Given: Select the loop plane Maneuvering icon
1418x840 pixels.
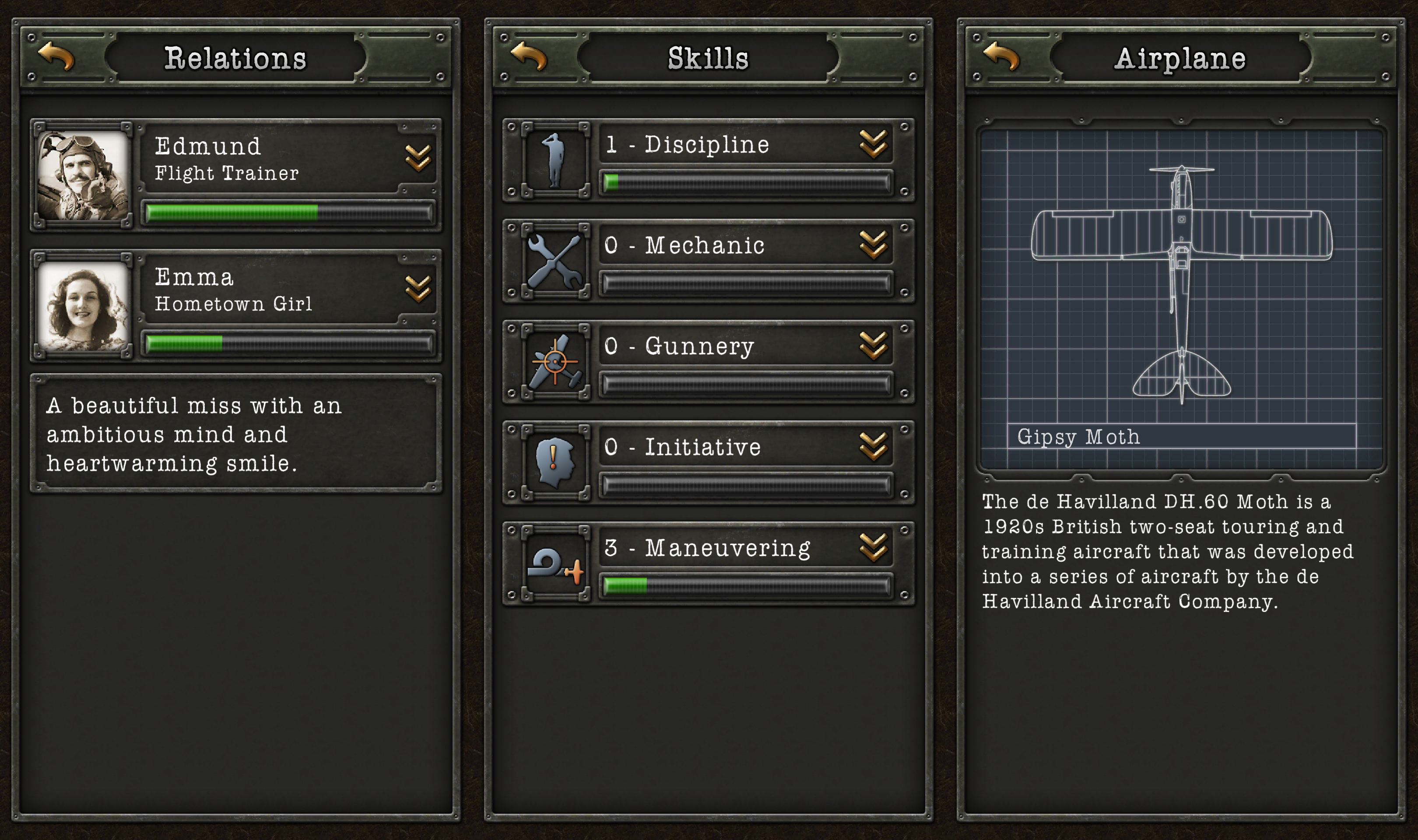Looking at the screenshot, I should 555,564.
